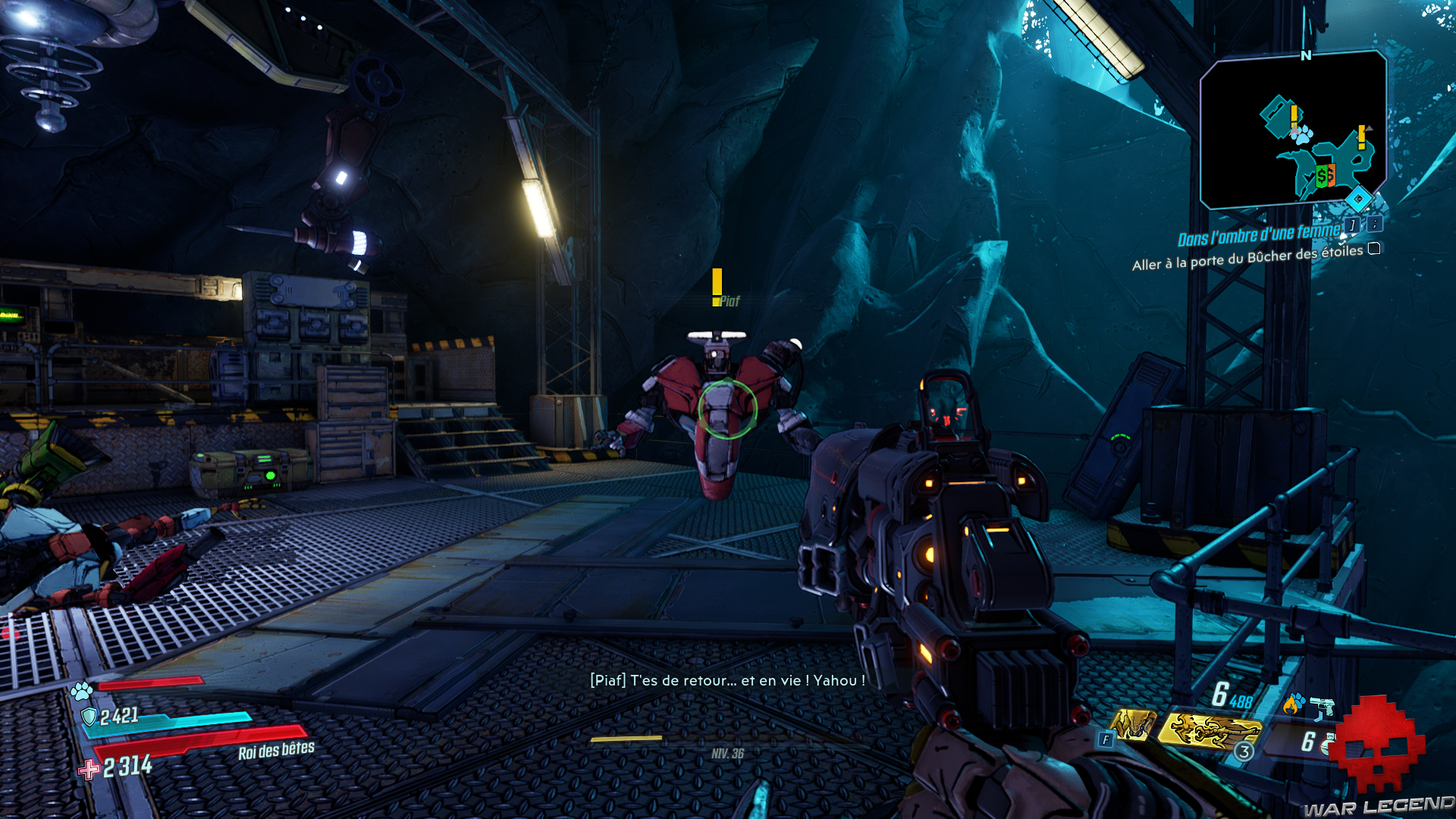Viewport: 1456px width, 819px height.
Task: Click the blue diamond waypoint marker
Action: (x=1358, y=199)
